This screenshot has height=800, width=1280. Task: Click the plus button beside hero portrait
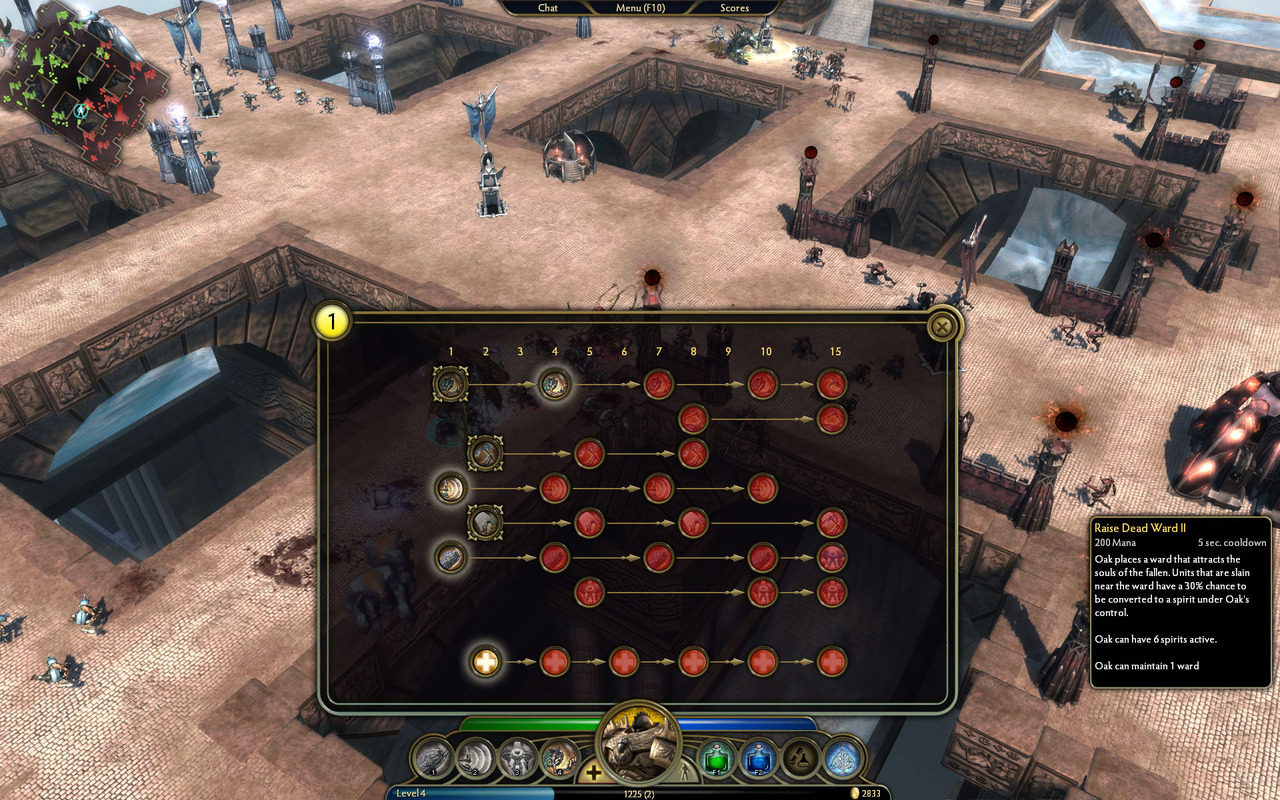tap(593, 771)
